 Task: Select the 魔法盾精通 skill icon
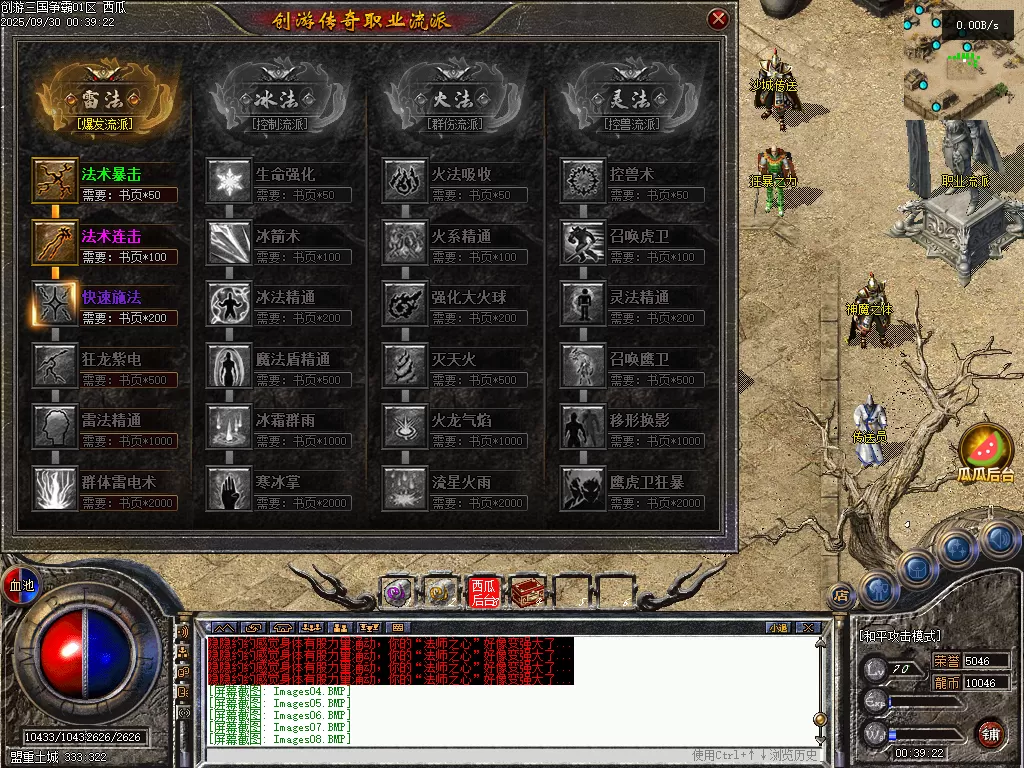229,366
